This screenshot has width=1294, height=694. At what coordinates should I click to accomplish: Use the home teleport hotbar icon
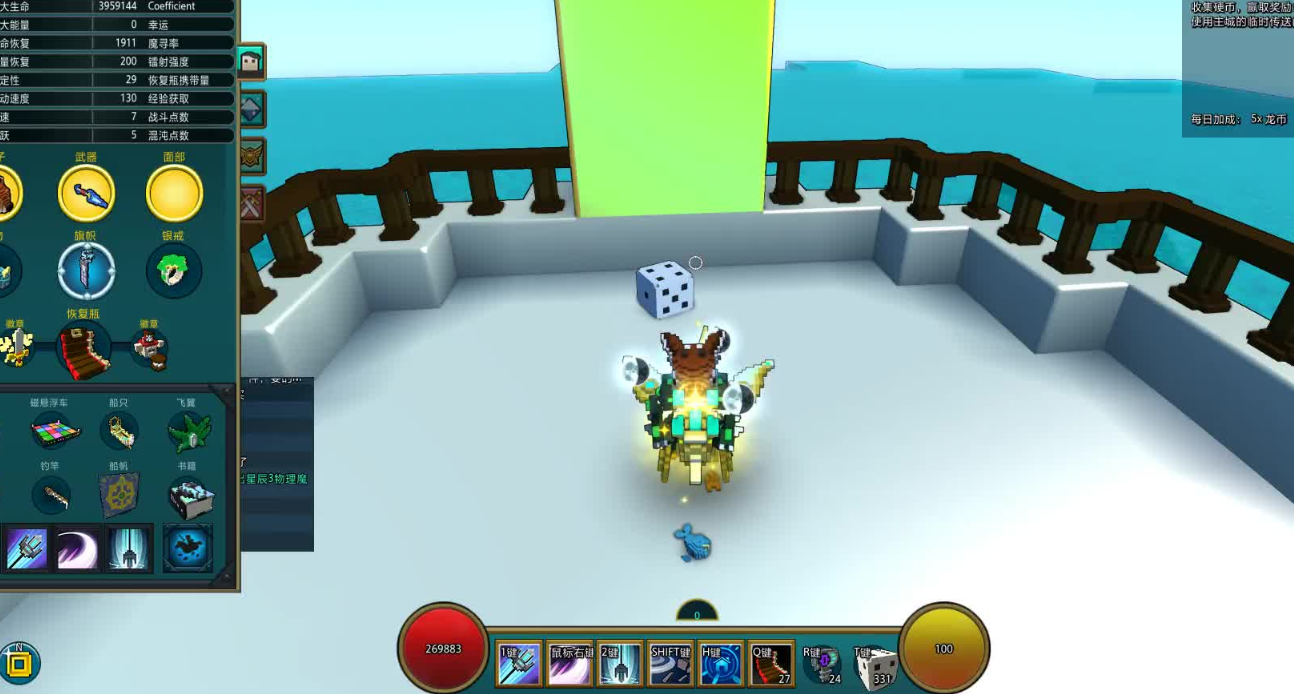[721, 664]
